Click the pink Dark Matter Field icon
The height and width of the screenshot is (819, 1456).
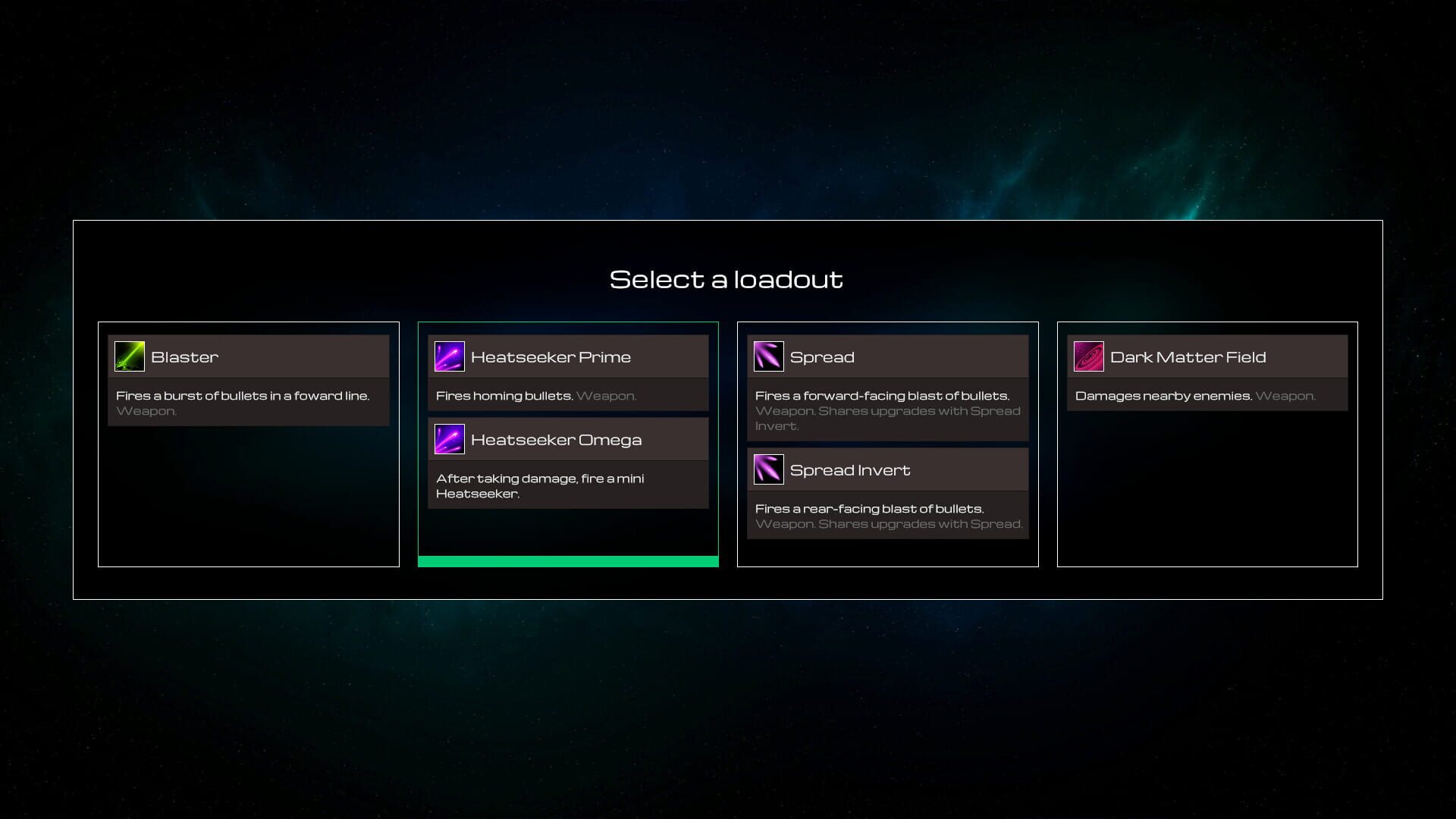coord(1088,356)
